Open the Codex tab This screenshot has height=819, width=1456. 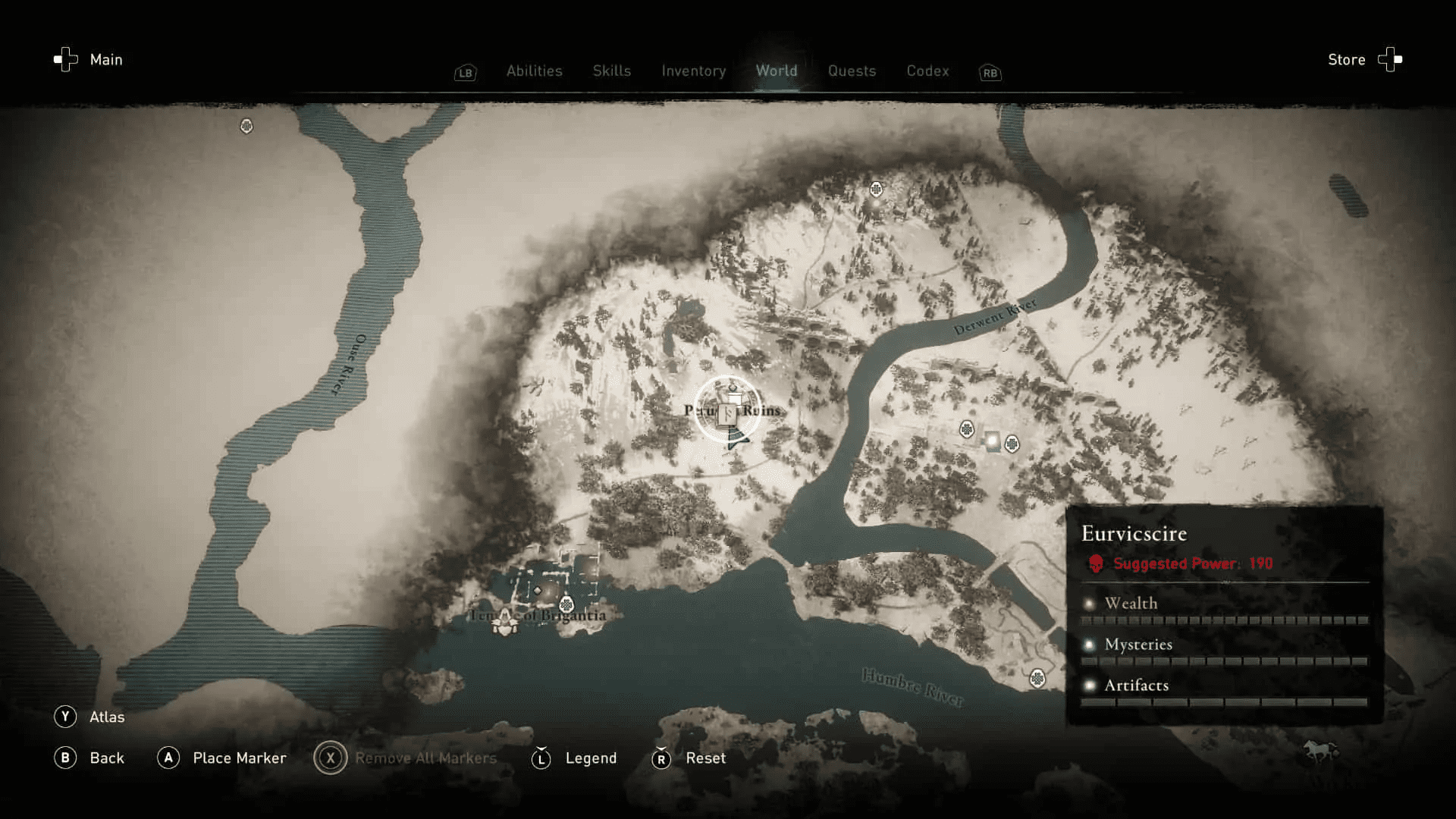(927, 71)
